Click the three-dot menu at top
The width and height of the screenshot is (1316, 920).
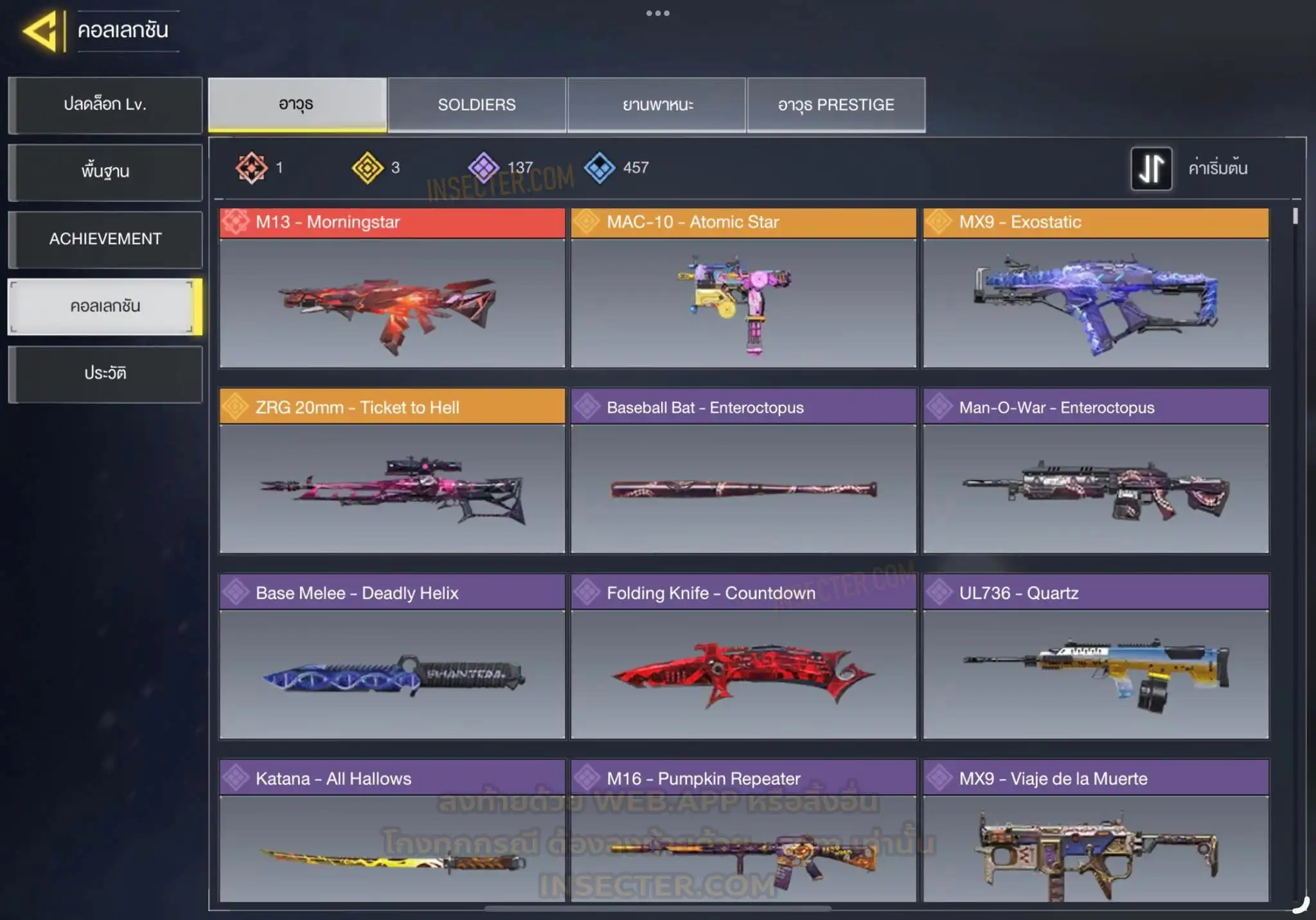[658, 13]
